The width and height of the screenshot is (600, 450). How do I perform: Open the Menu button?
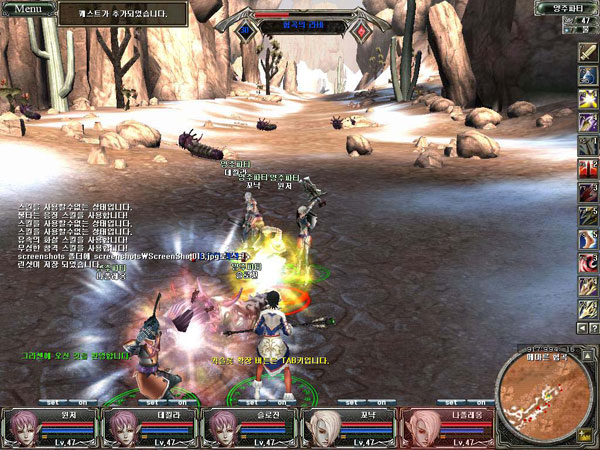pyautogui.click(x=27, y=8)
